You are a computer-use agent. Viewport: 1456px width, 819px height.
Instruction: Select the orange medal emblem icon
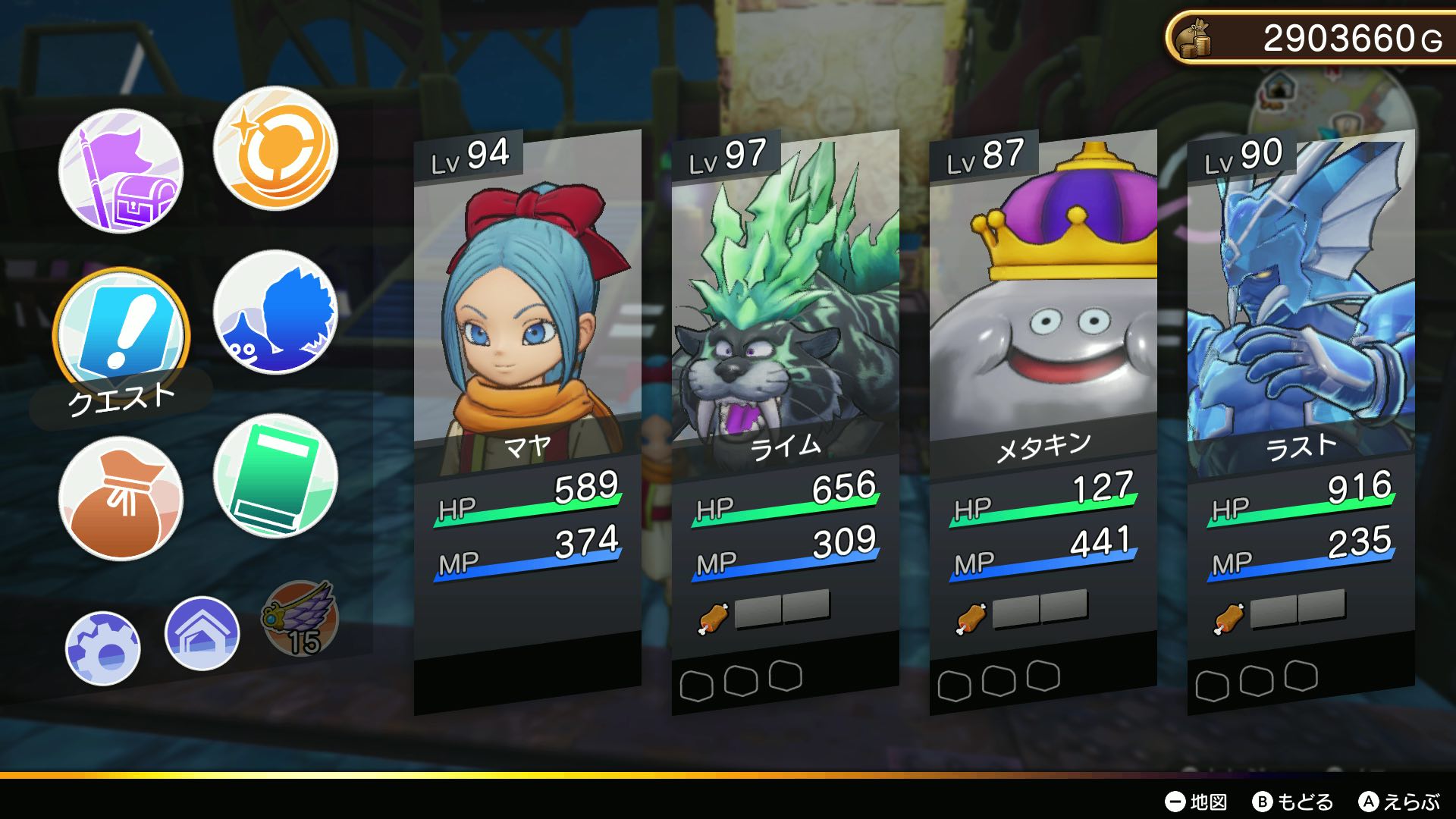point(275,152)
